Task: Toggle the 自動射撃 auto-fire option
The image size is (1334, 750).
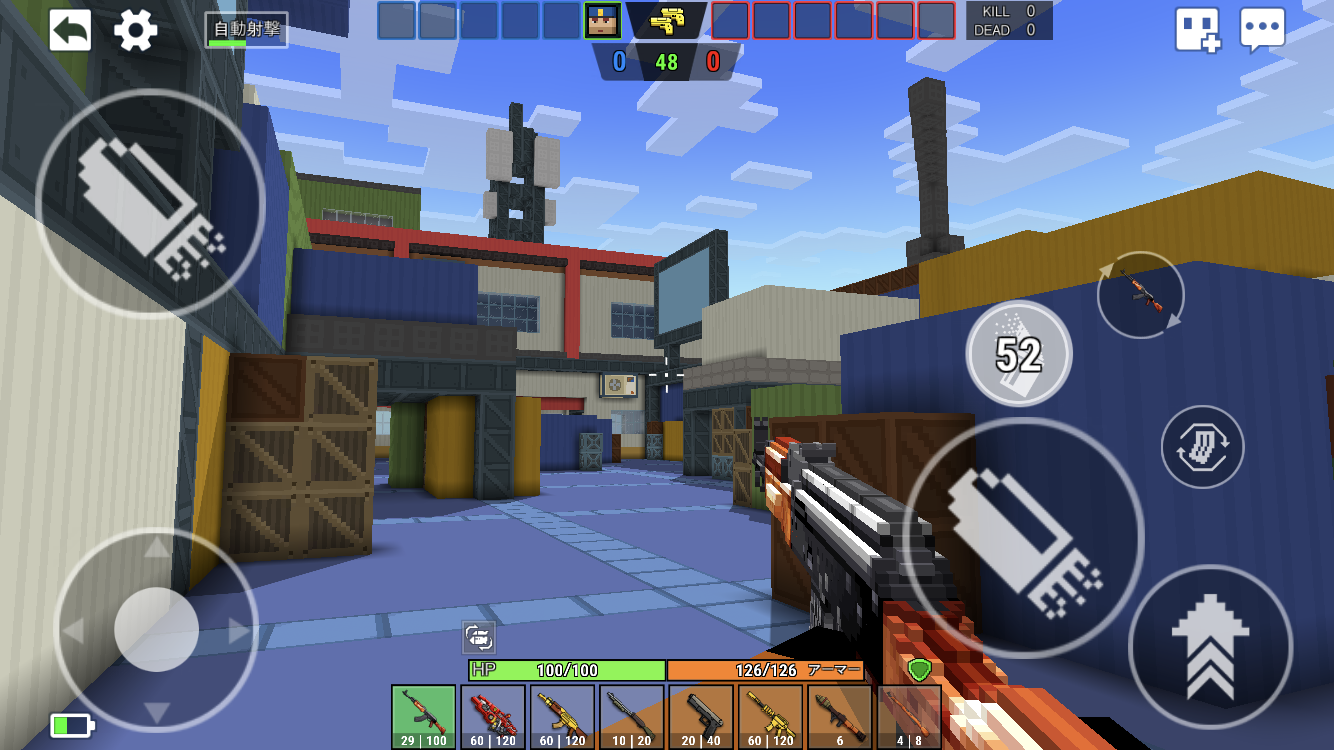Action: point(246,30)
